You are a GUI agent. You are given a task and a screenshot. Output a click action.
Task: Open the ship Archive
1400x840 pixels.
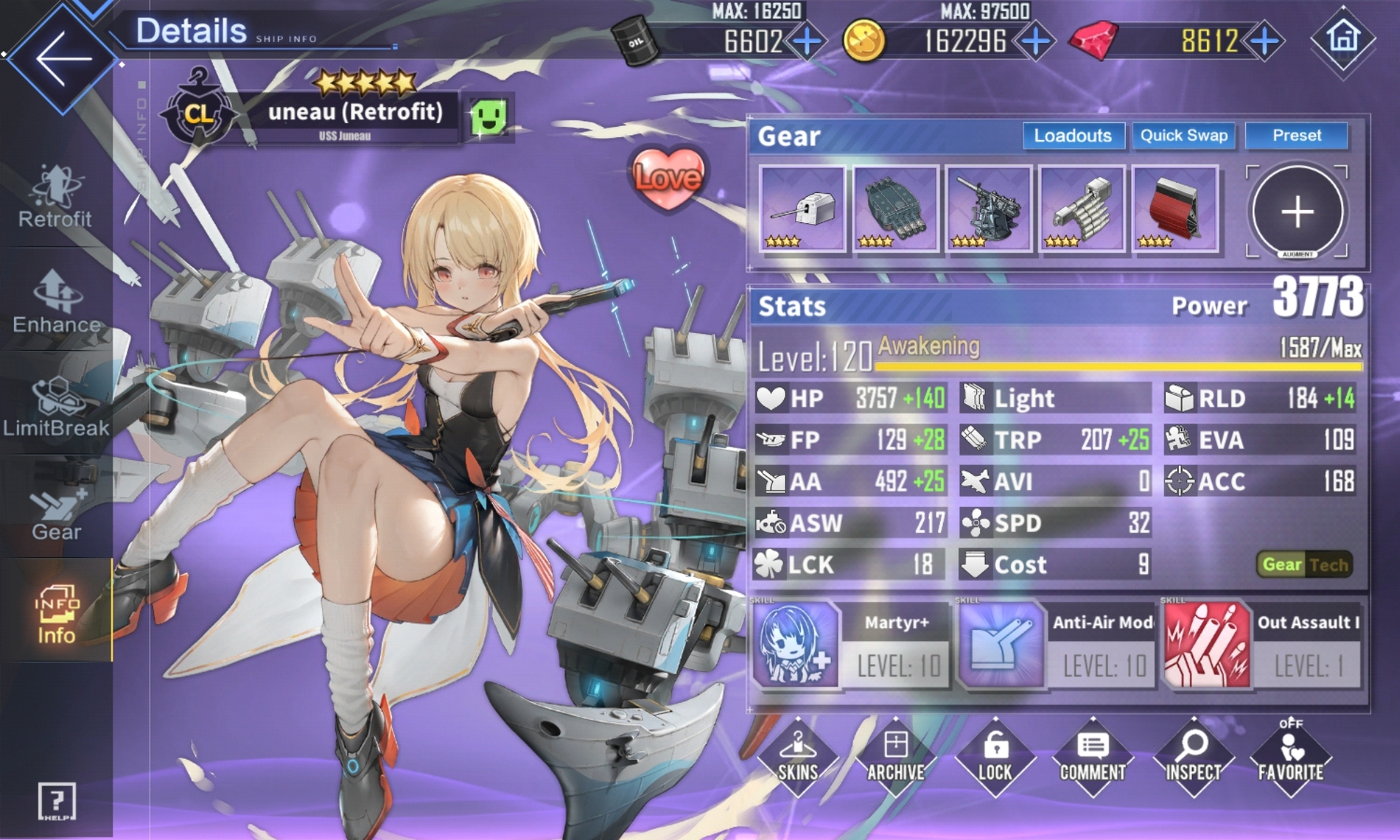pos(895,758)
